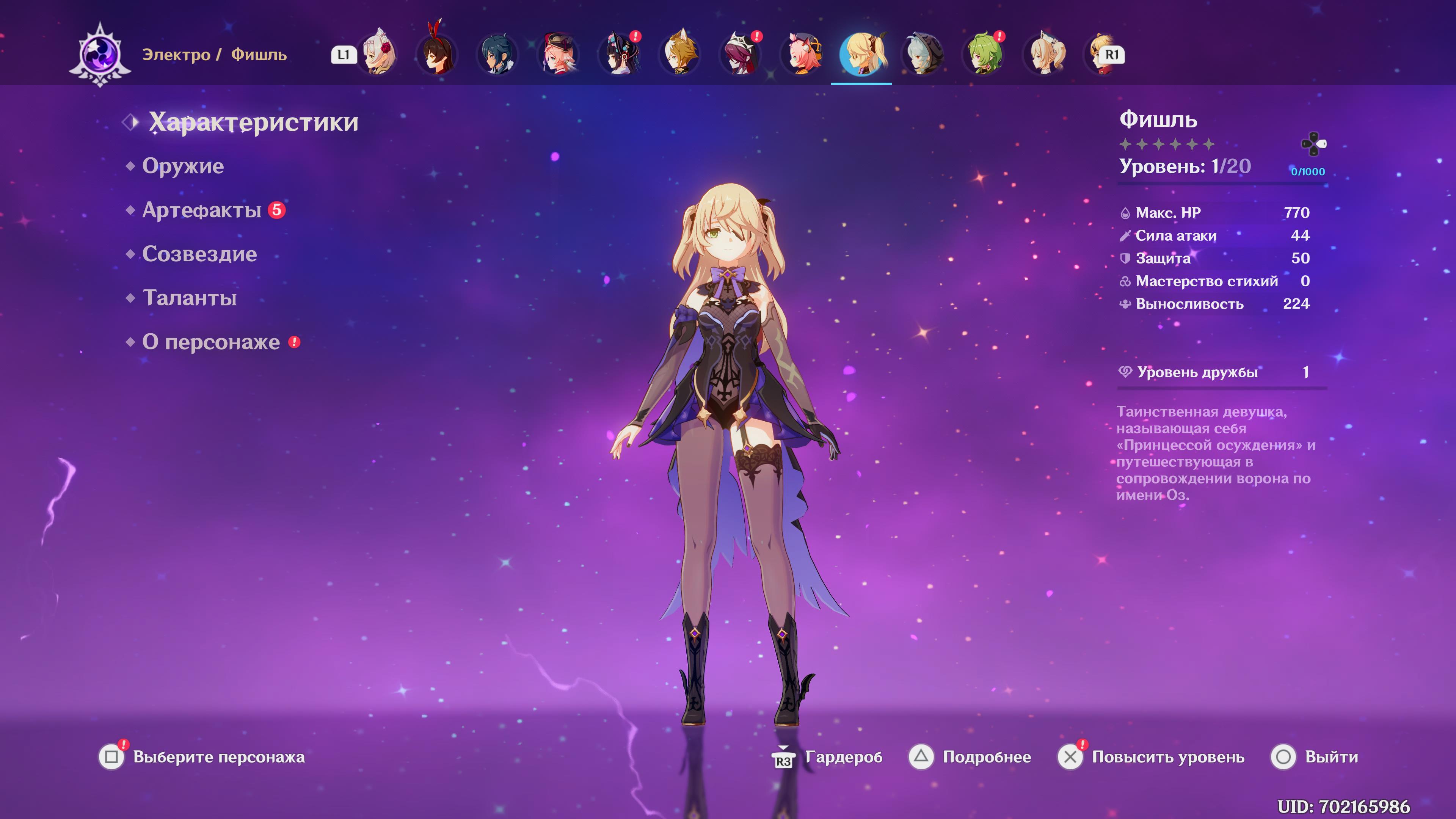Select Yun Jin's portrait with pom-pom headdress
Viewport: 1456px width, 819px height.
tap(620, 55)
